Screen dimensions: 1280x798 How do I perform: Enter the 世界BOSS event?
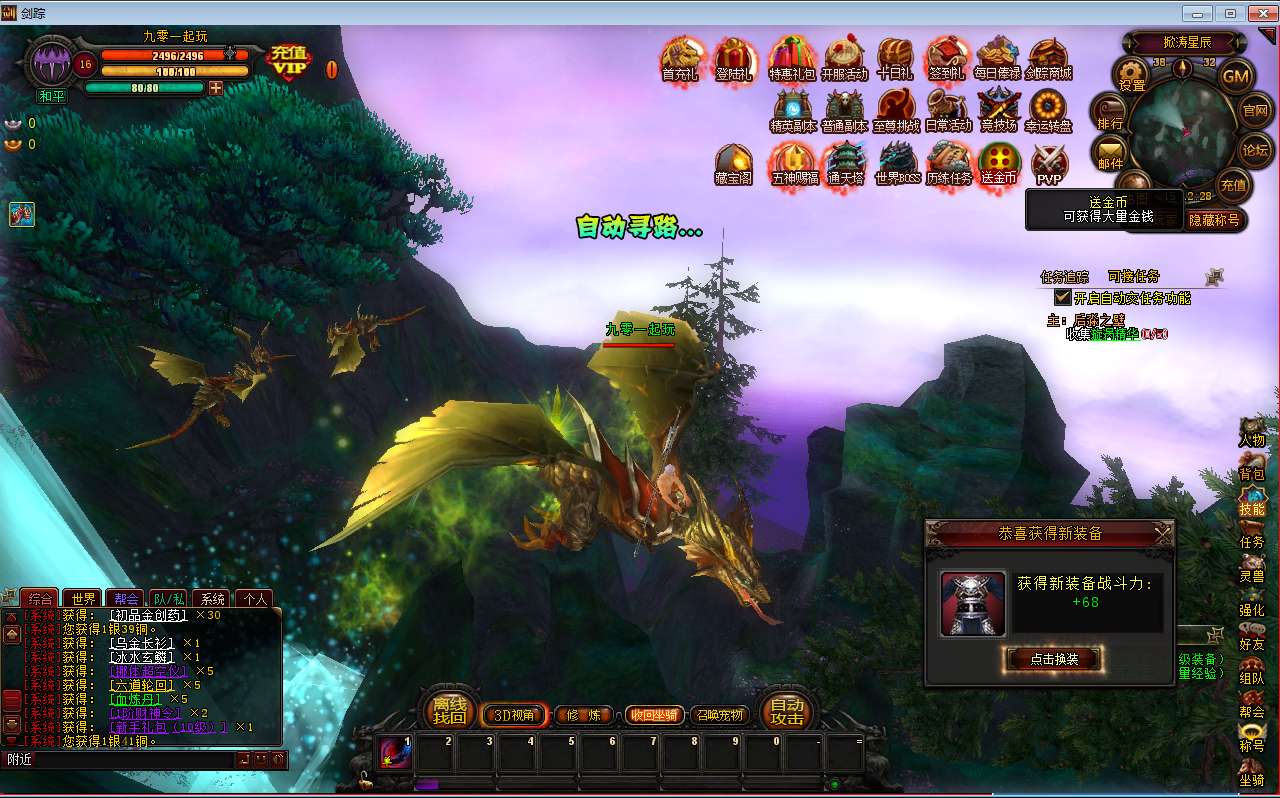pyautogui.click(x=897, y=163)
